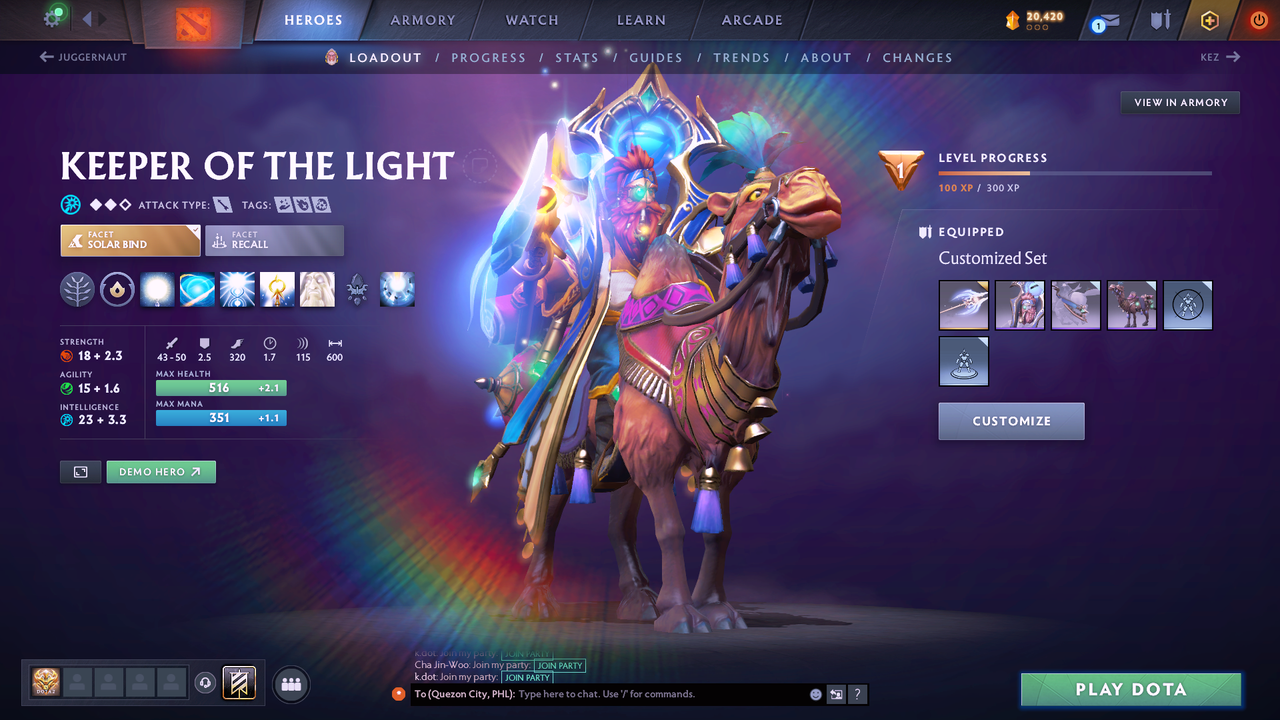Click the PLAY DOTA button
The width and height of the screenshot is (1280, 720).
[1130, 689]
